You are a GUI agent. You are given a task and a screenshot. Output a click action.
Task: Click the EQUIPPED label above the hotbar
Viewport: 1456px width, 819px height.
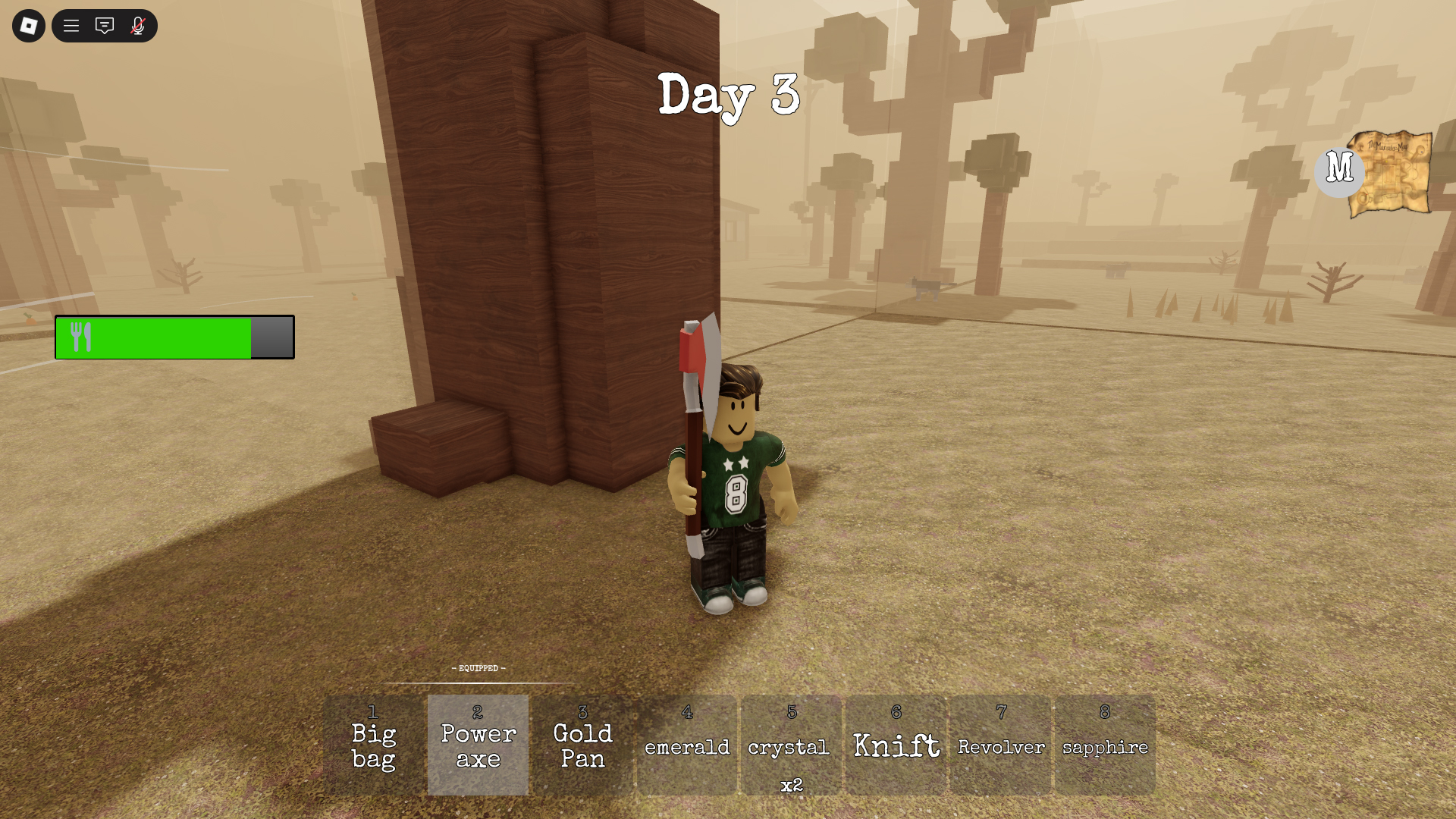478,668
